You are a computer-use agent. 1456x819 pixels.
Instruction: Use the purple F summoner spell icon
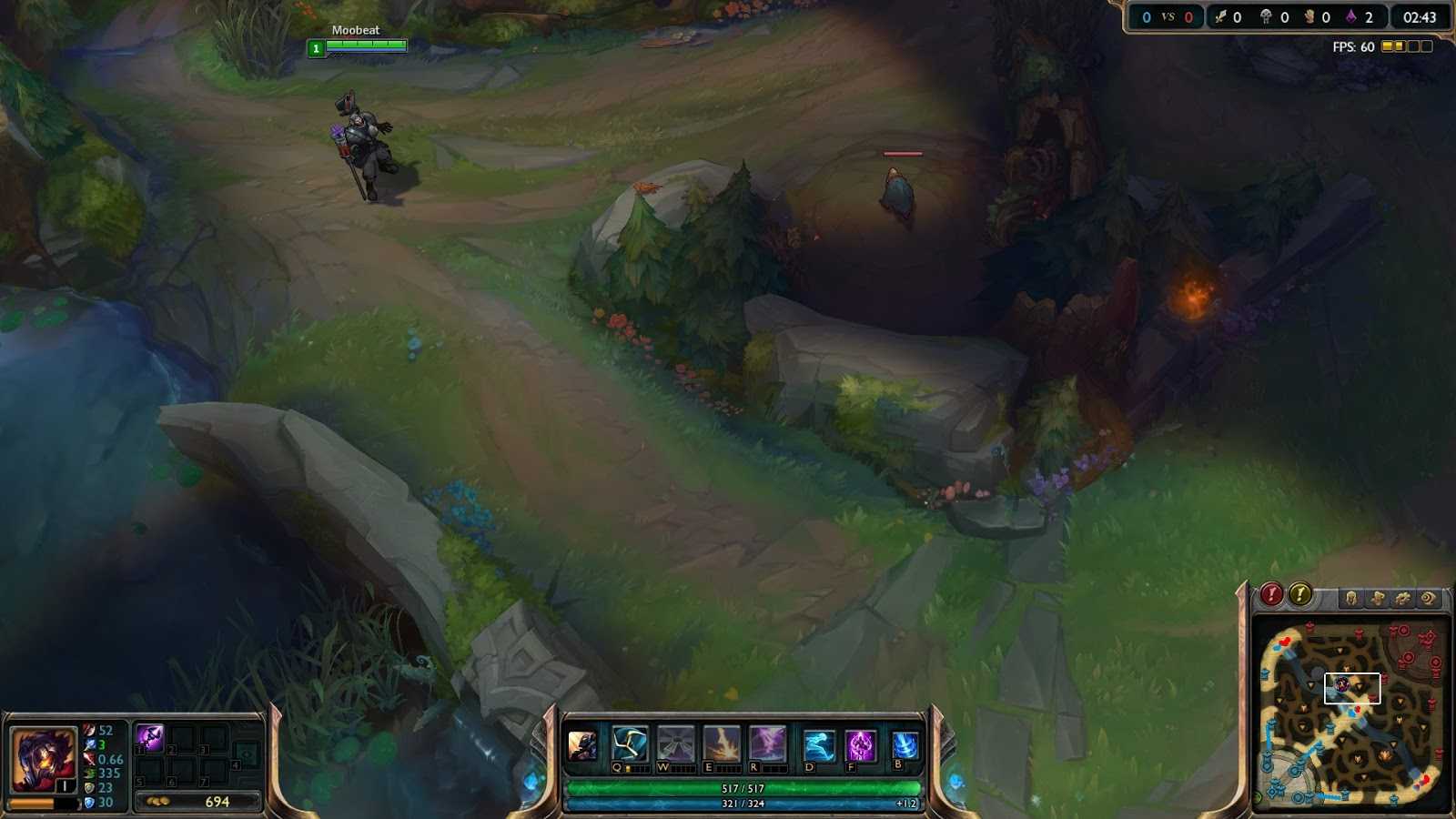858,746
